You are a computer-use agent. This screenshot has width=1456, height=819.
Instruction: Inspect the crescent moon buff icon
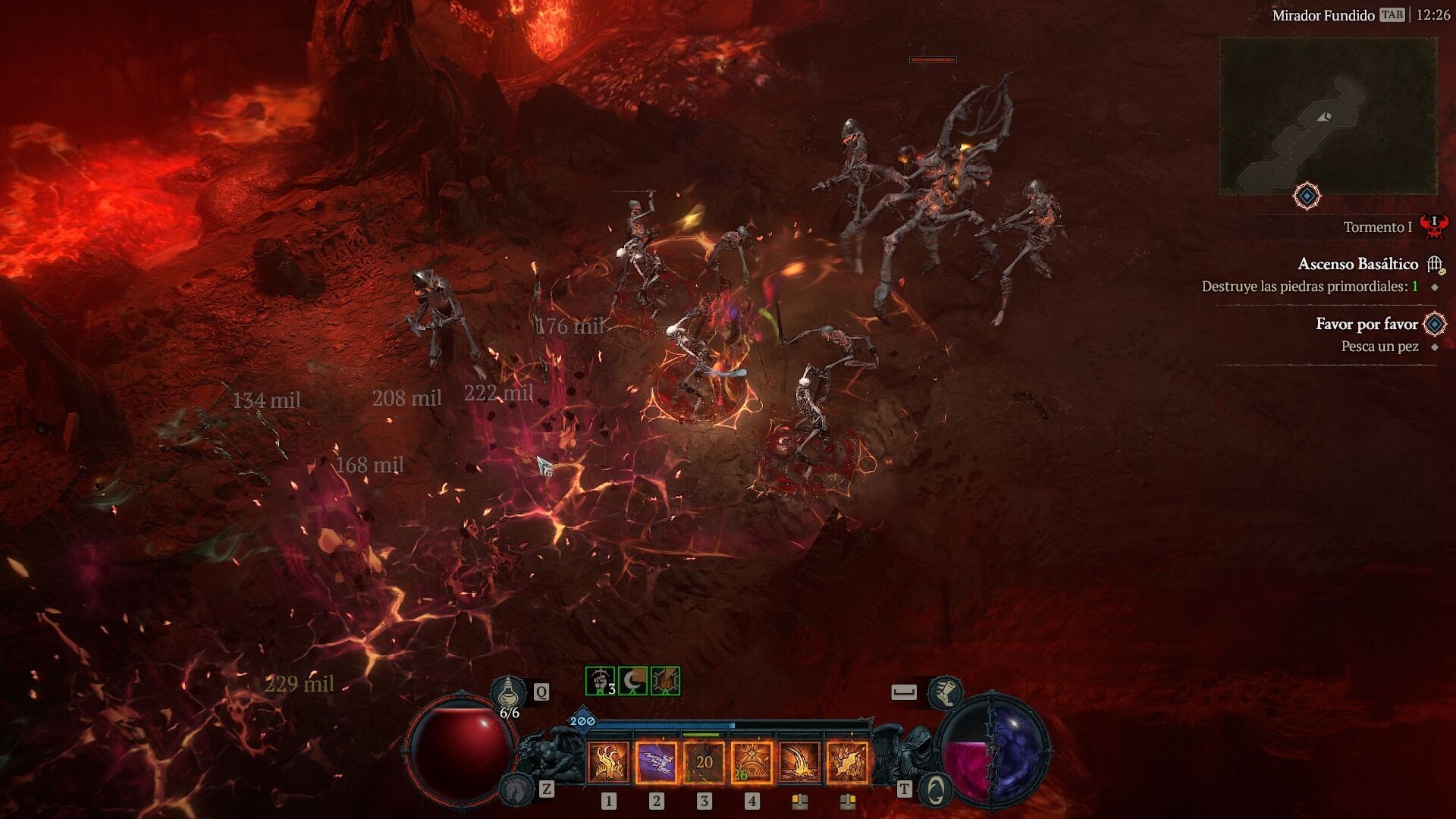tap(633, 681)
